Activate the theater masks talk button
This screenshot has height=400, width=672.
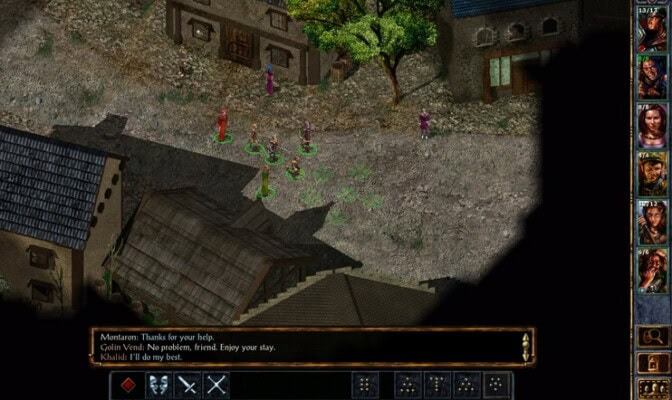click(156, 384)
